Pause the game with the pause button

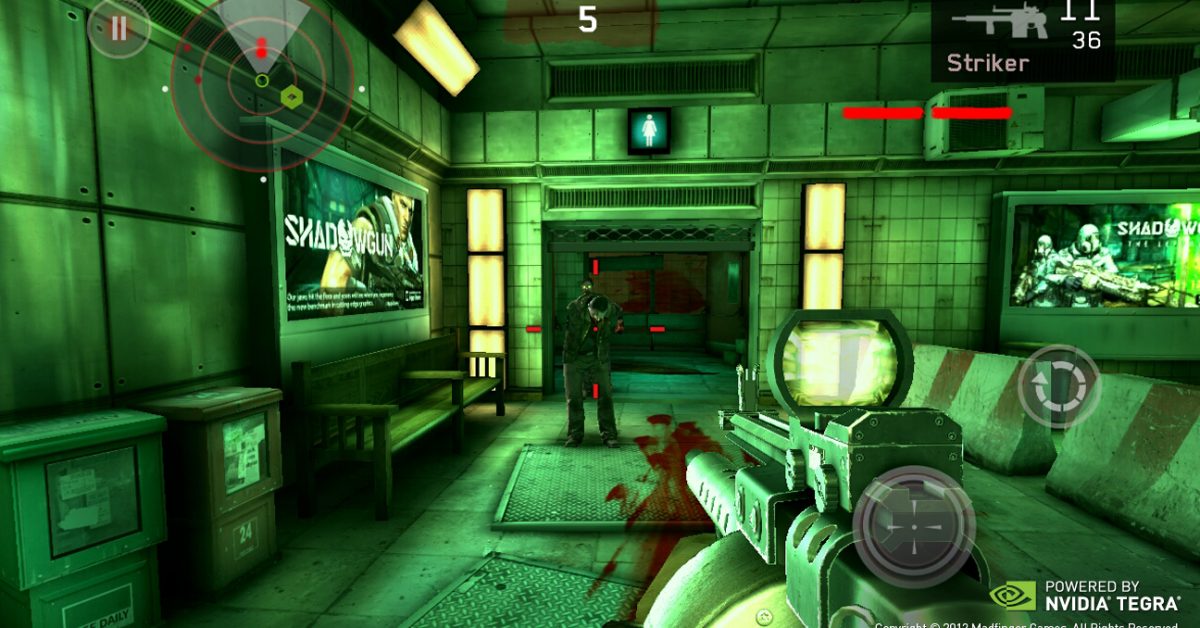click(x=119, y=28)
